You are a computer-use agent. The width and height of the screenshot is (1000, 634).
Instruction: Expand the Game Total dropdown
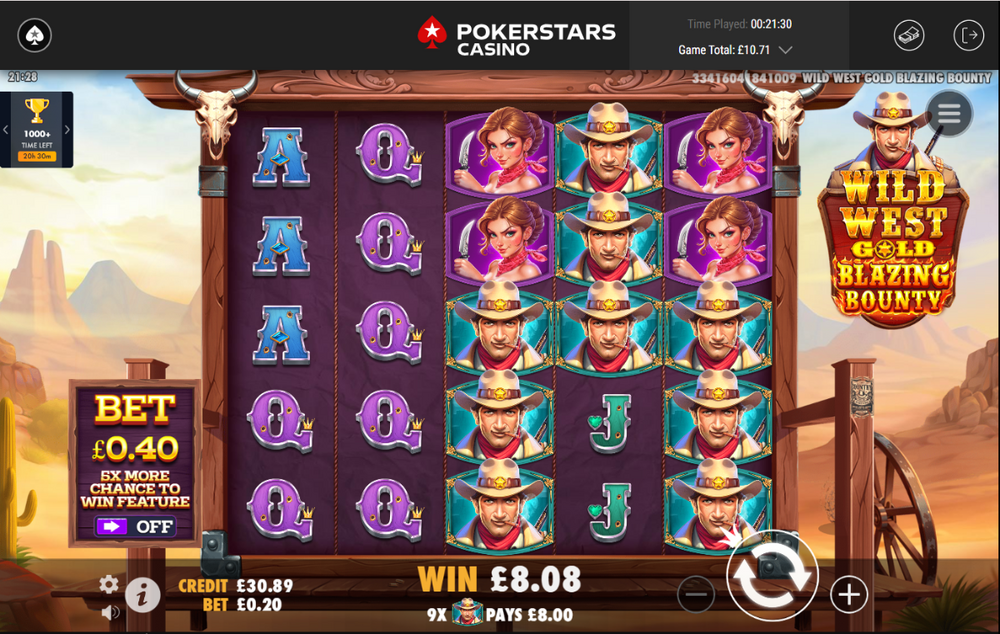786,49
